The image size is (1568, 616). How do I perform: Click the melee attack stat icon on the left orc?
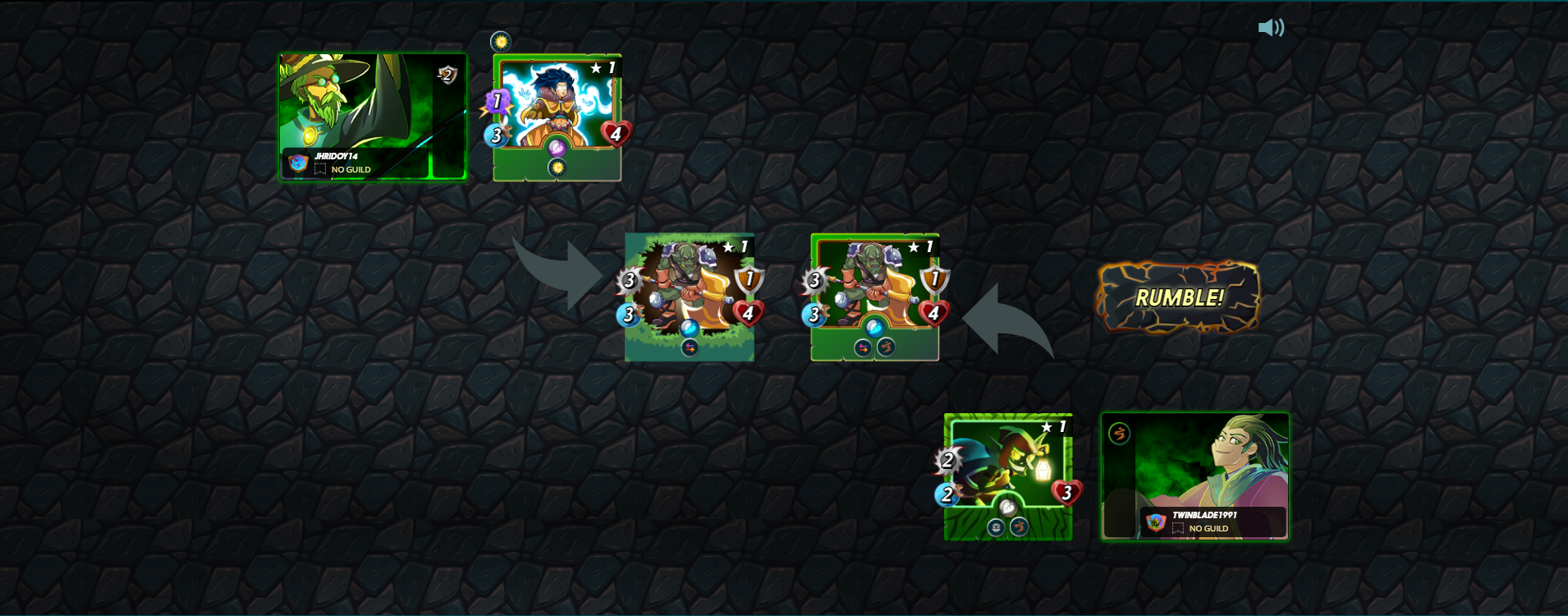point(630,280)
